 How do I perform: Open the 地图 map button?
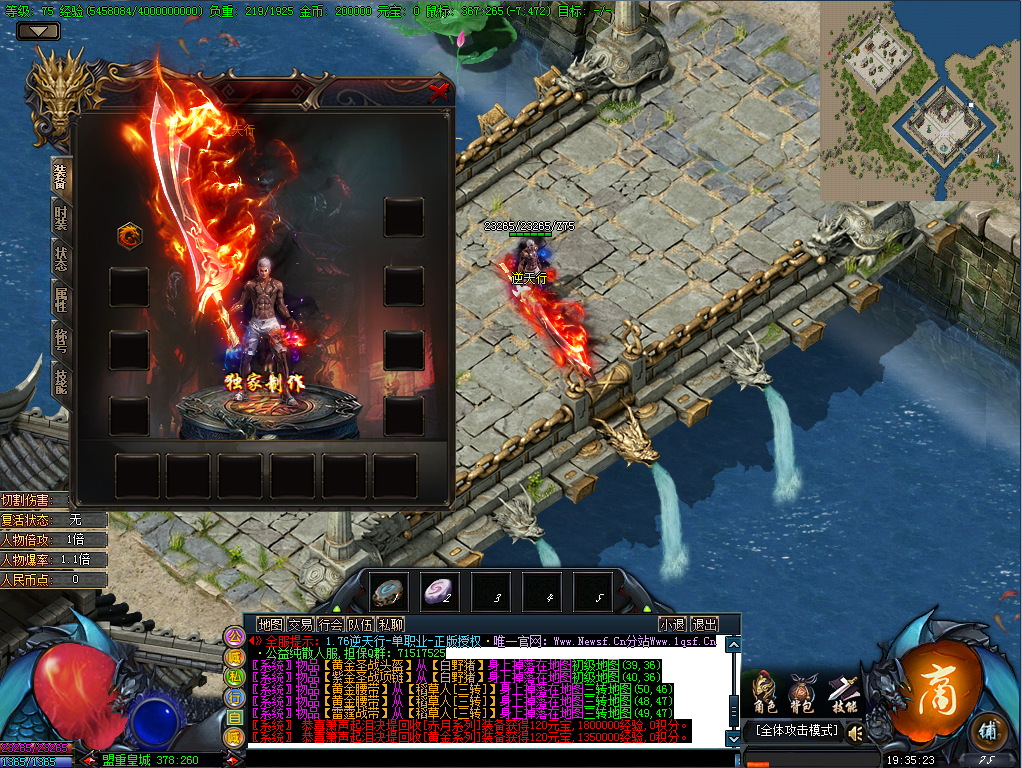(x=270, y=624)
